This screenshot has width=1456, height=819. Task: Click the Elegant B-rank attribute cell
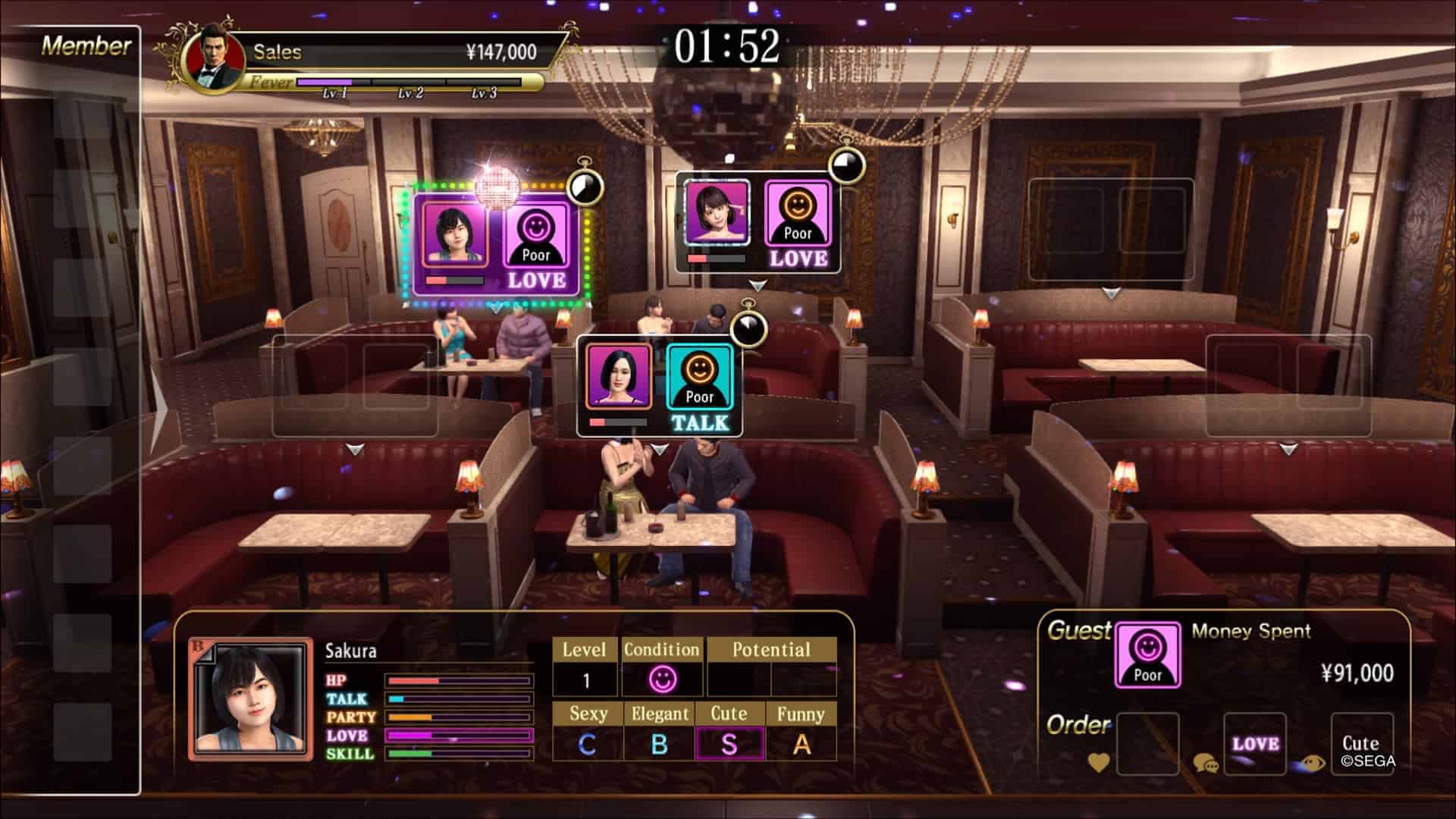(x=660, y=744)
